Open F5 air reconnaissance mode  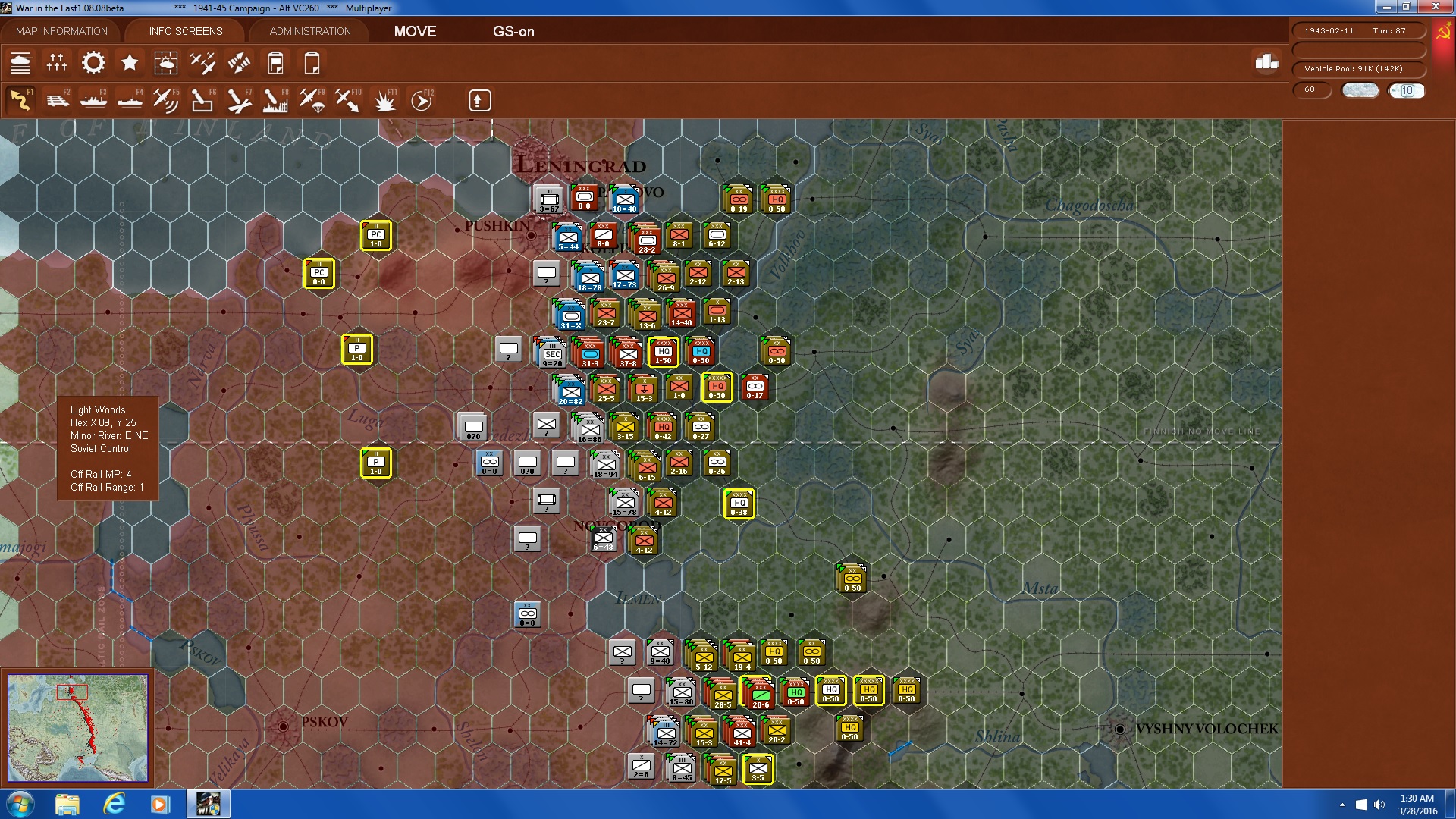[165, 99]
